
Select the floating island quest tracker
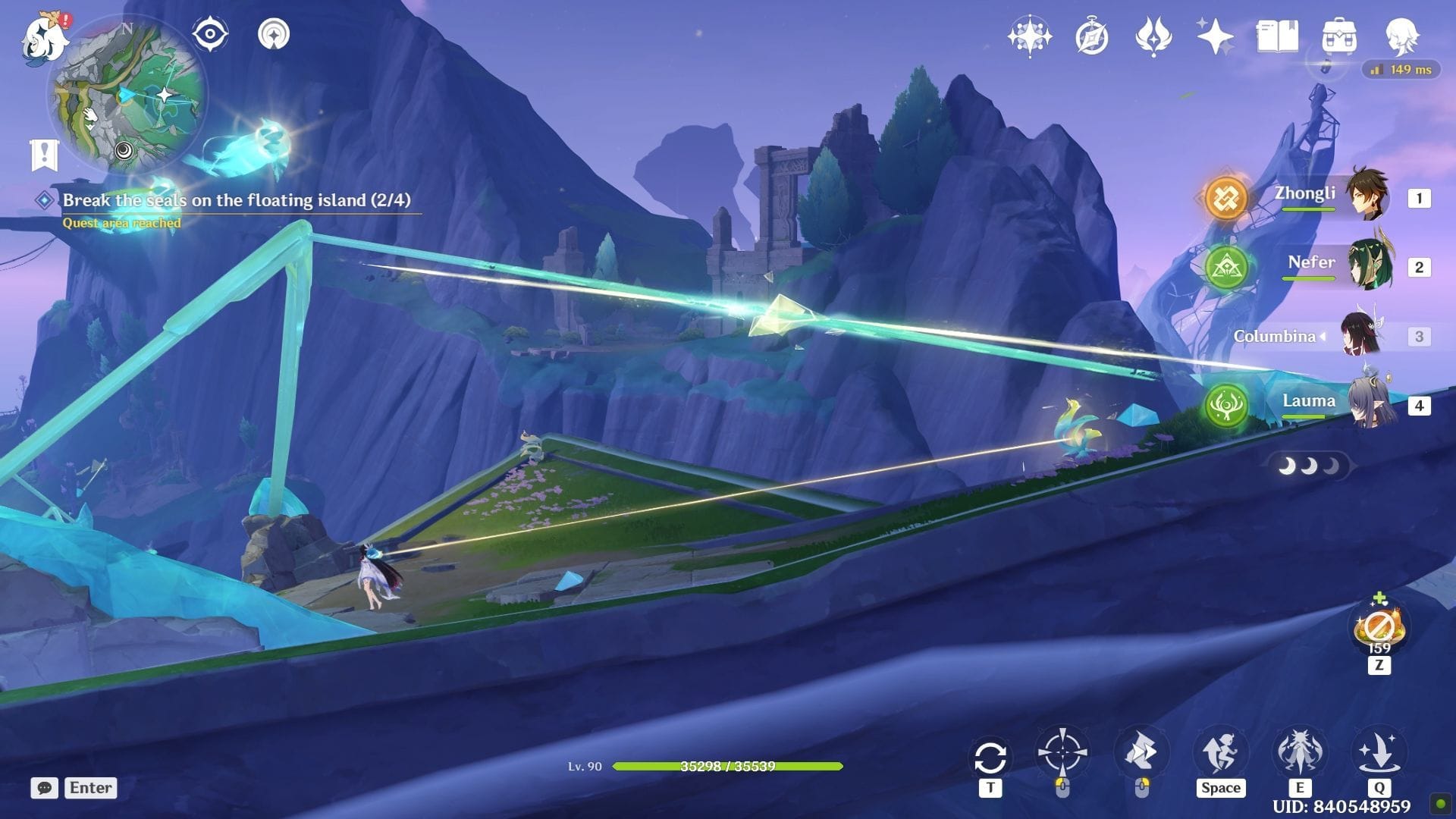click(x=236, y=200)
